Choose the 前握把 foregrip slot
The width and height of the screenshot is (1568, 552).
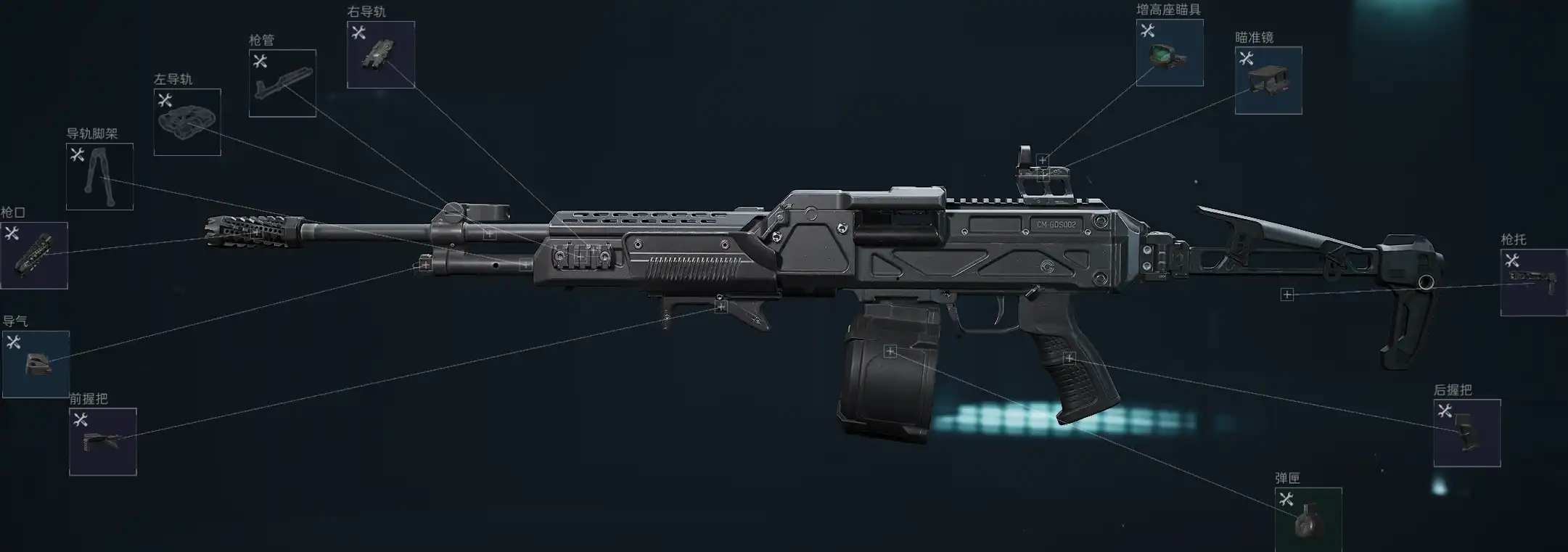click(103, 442)
